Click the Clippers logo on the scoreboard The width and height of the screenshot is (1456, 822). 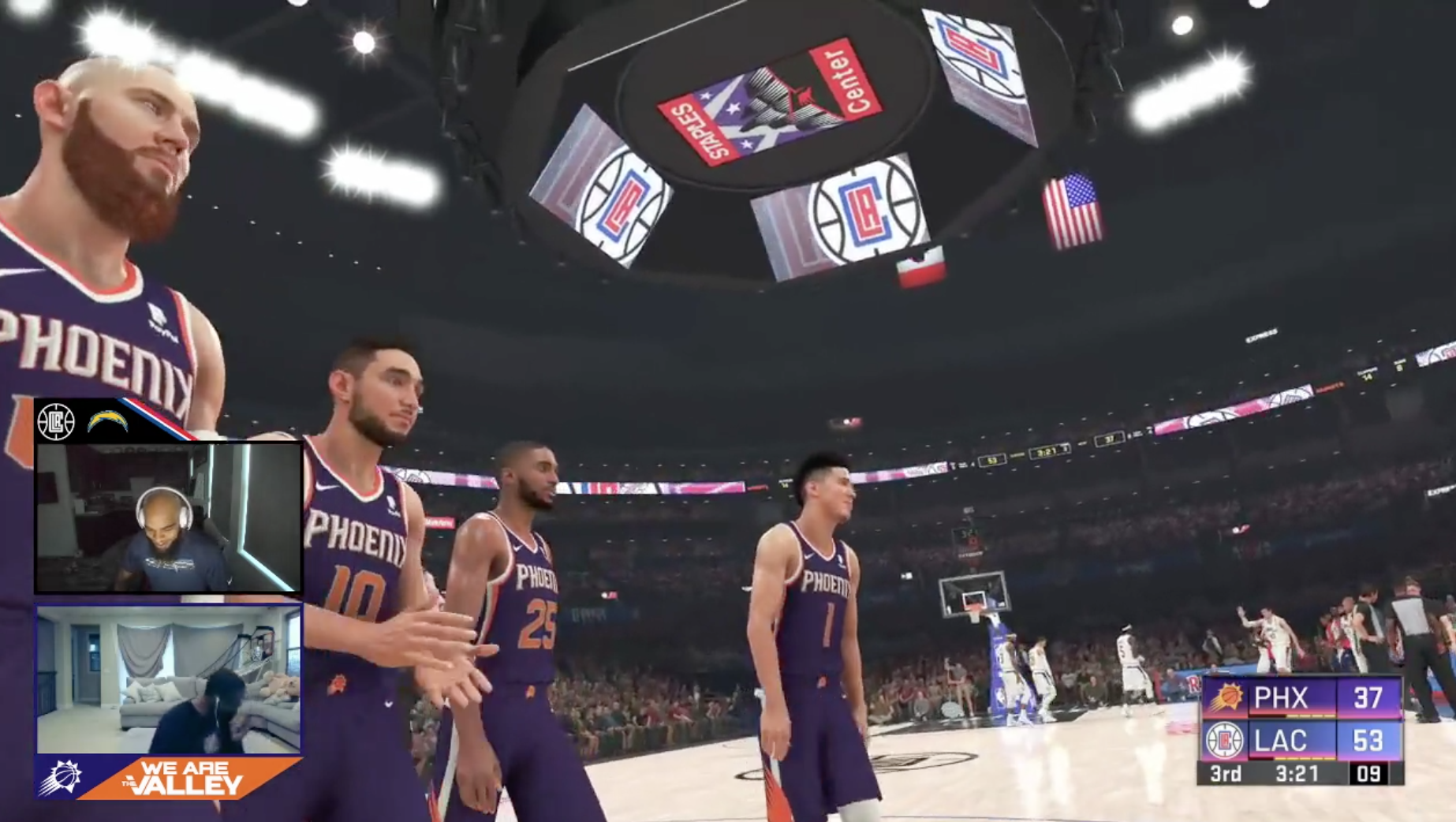pos(1225,741)
